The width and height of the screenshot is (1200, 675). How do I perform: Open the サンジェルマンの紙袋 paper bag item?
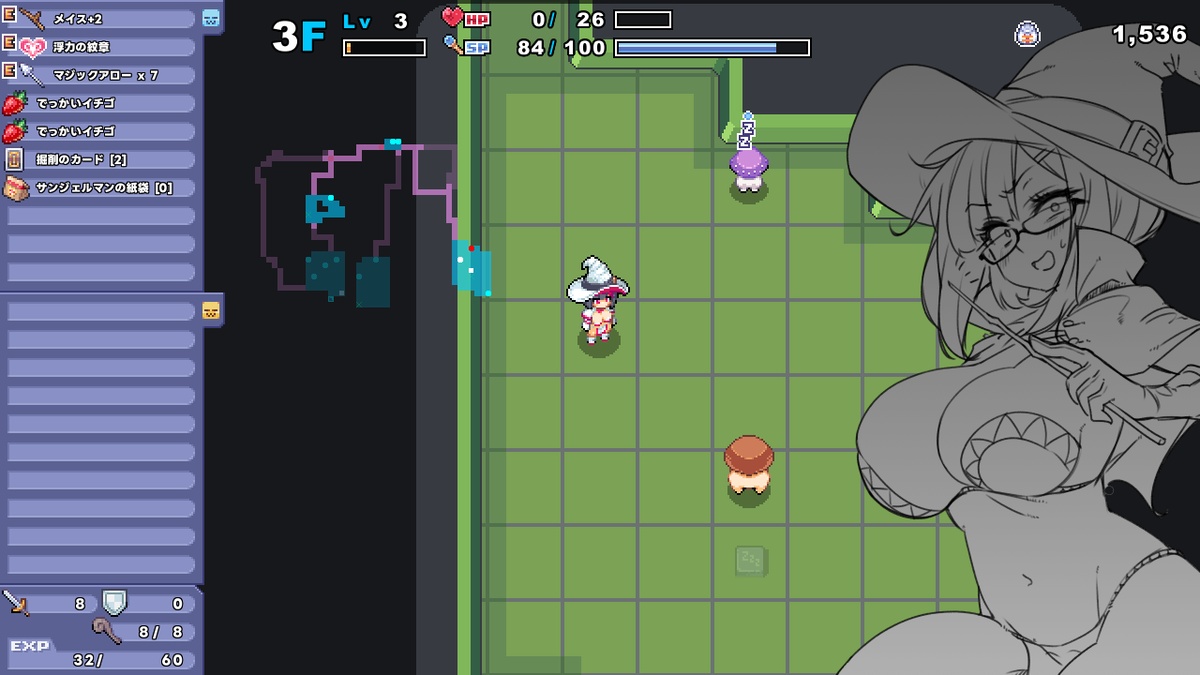(x=100, y=187)
